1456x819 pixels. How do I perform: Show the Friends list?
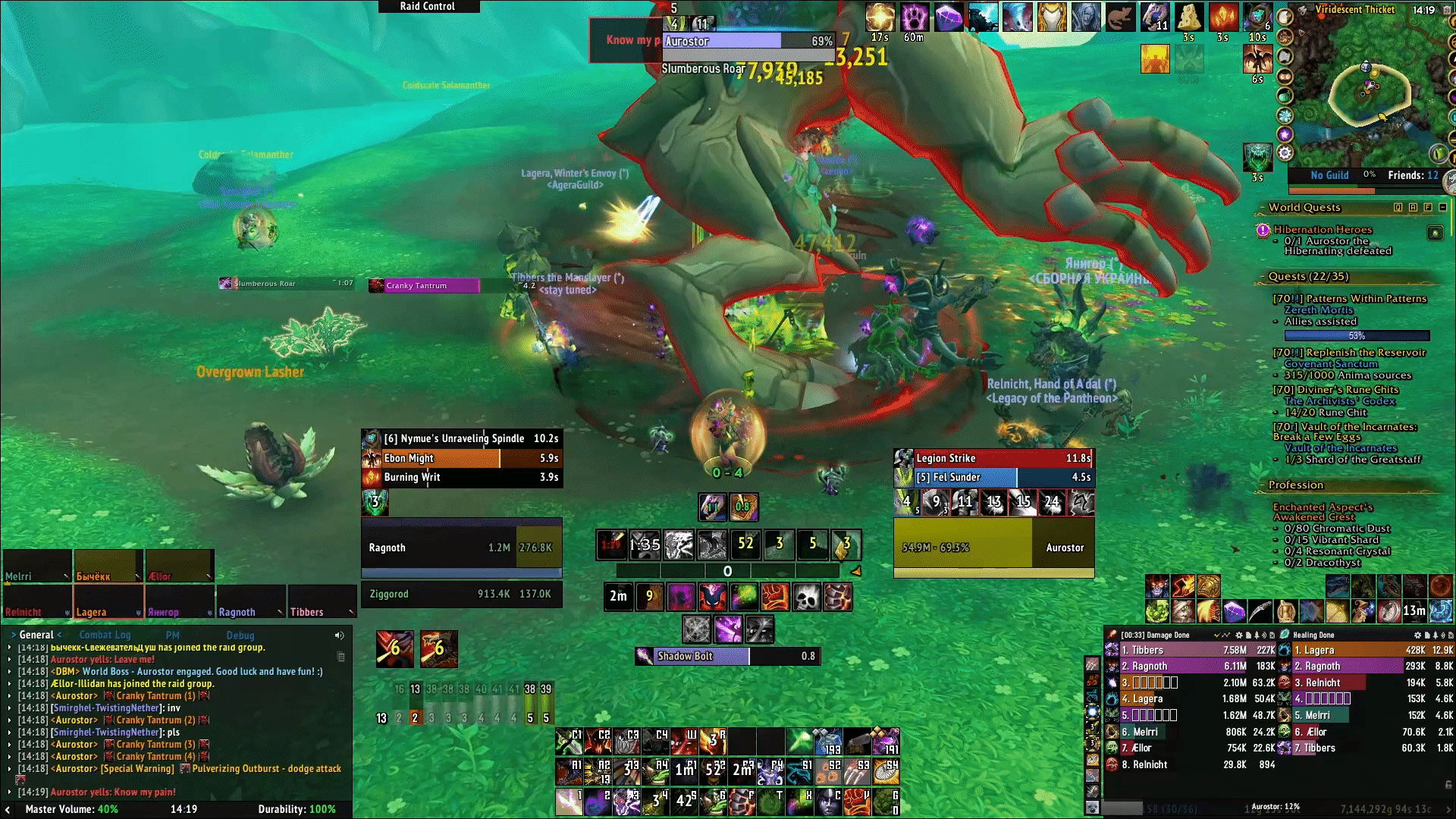pos(1412,175)
